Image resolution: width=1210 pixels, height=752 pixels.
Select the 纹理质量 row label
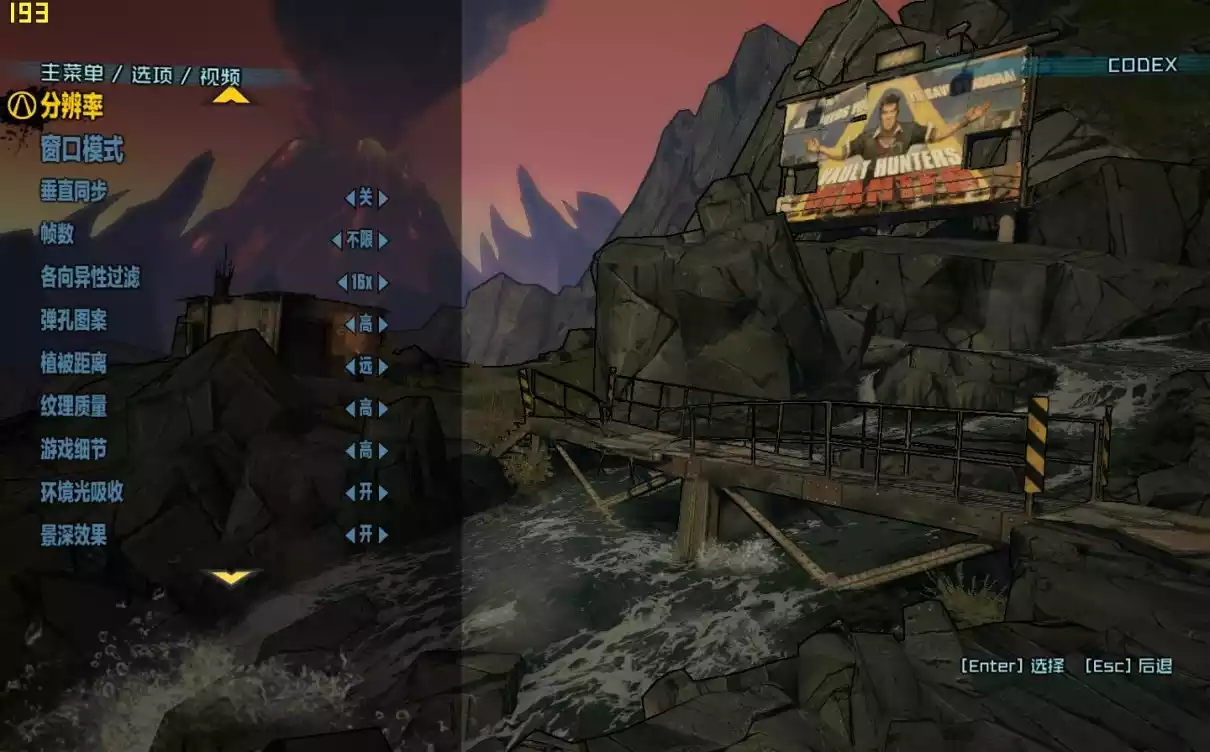[x=74, y=405]
